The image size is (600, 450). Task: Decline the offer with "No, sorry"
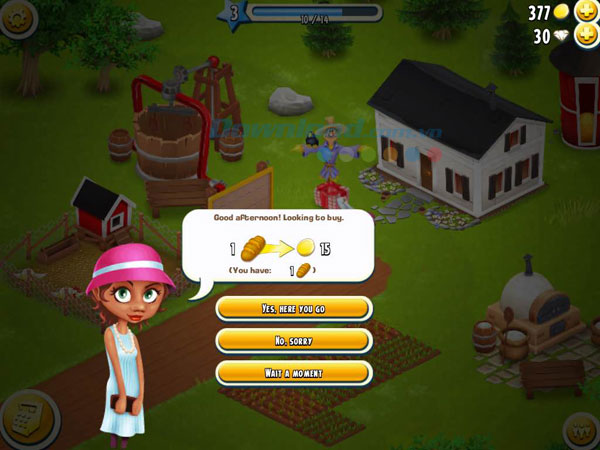point(294,341)
